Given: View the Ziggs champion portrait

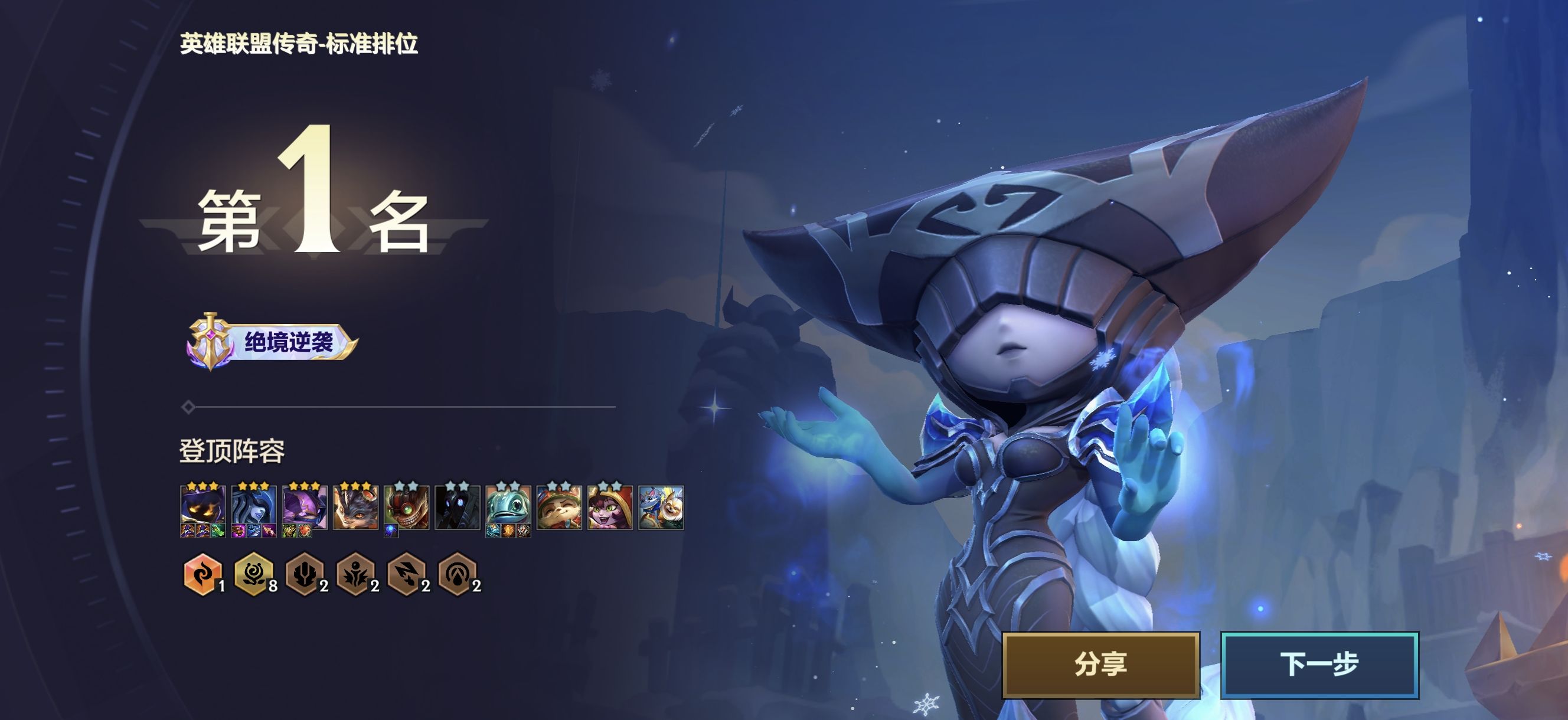Looking at the screenshot, I should [x=407, y=506].
